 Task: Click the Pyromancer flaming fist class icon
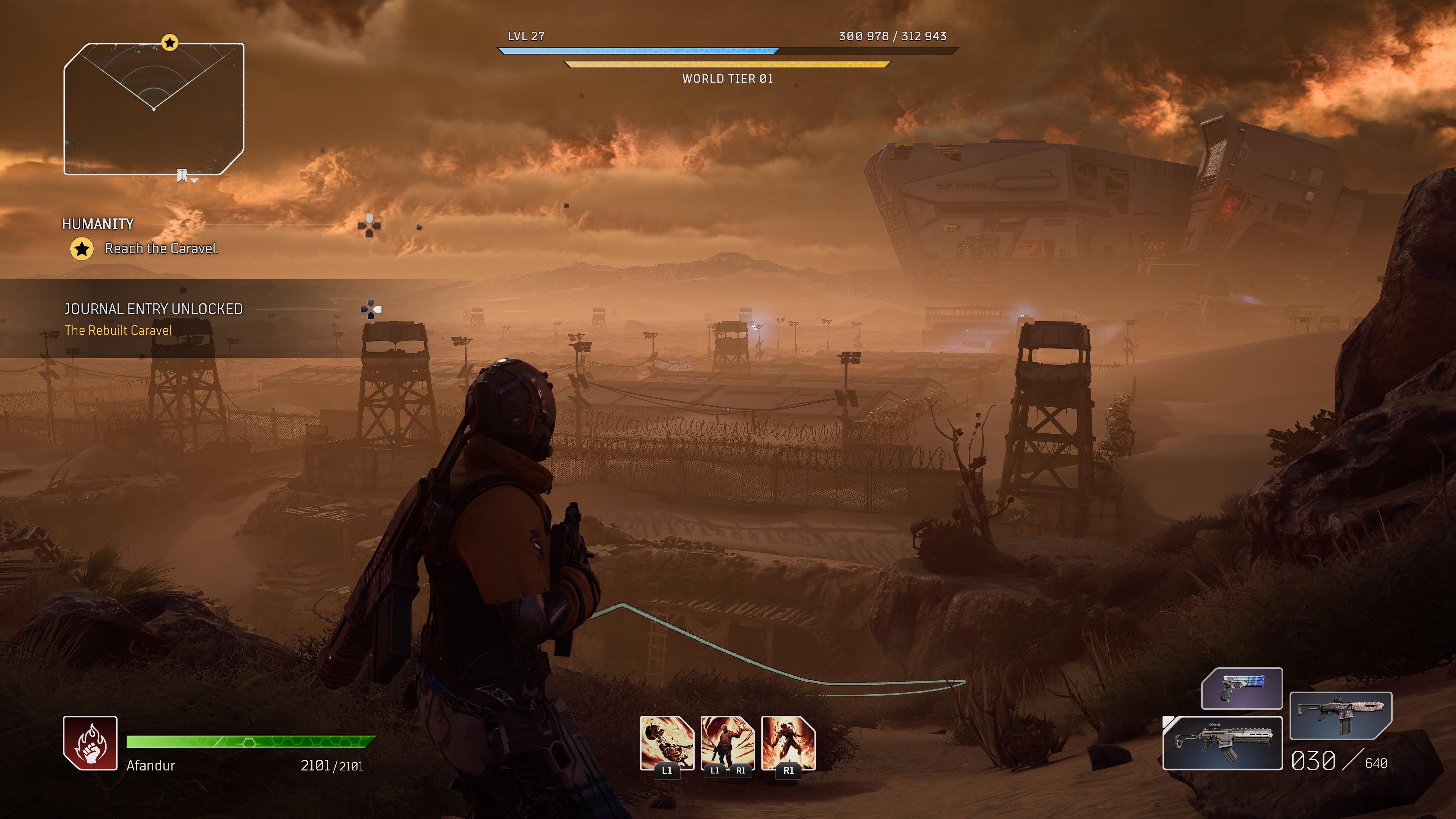pyautogui.click(x=90, y=743)
